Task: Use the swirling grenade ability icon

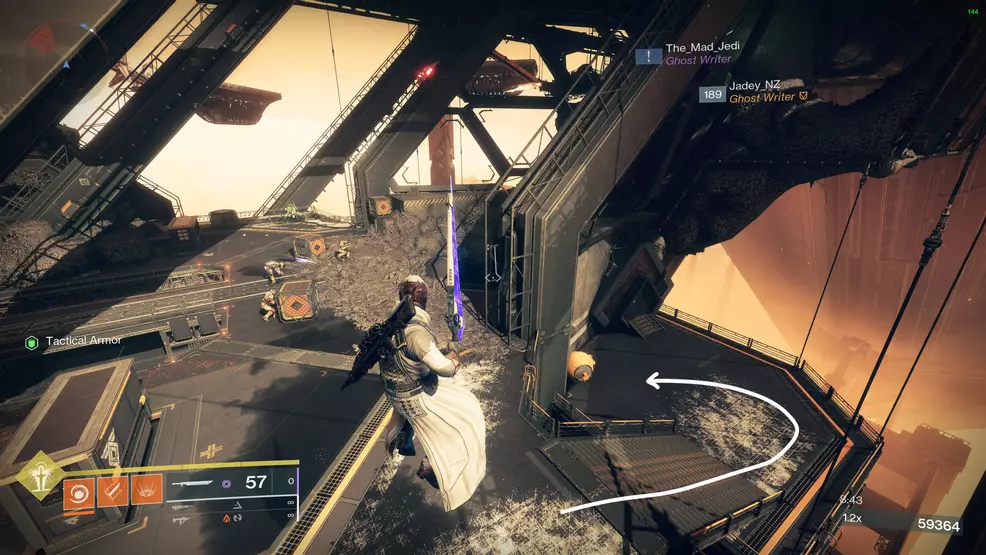Action: (77, 491)
